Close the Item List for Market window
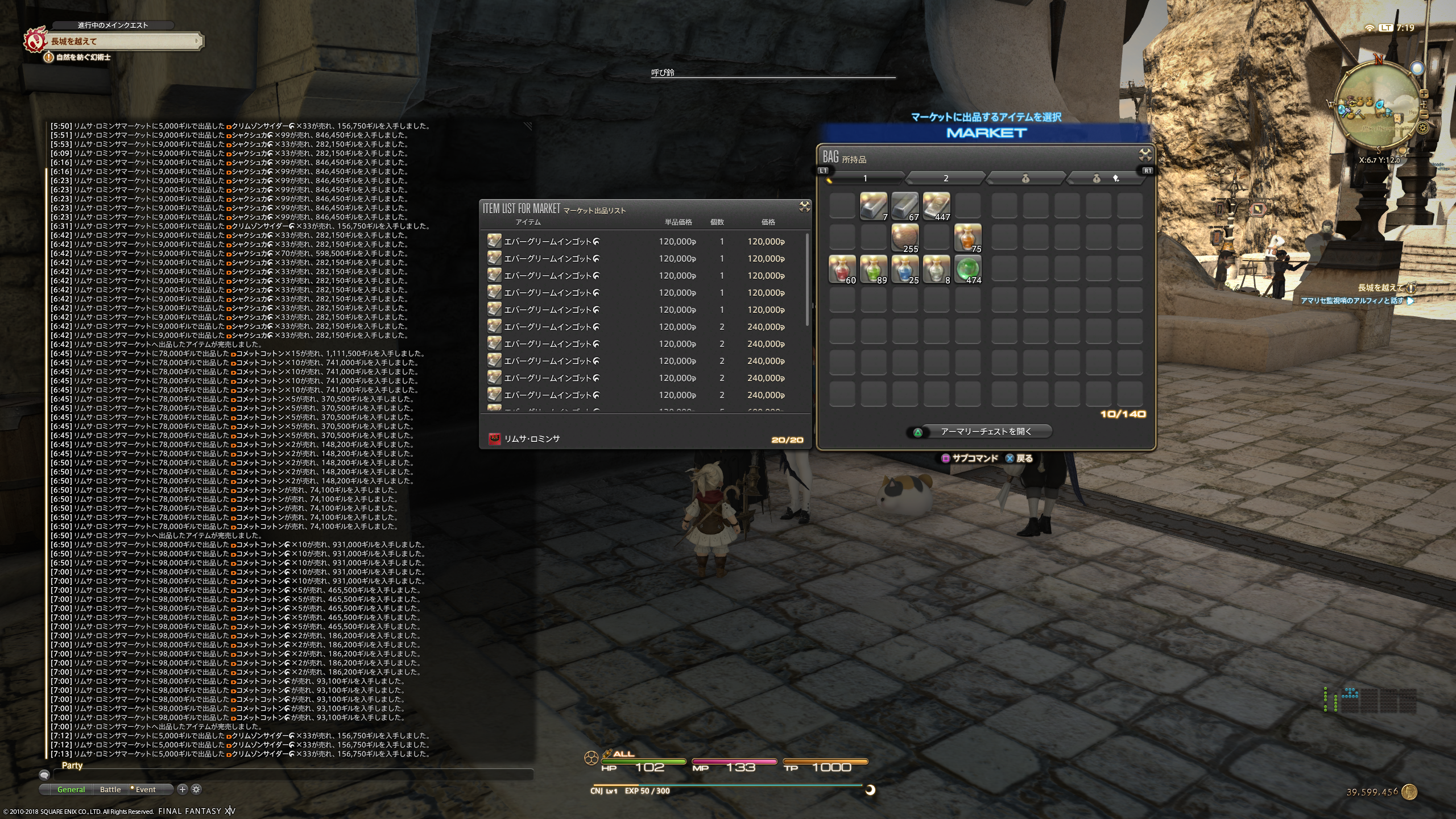1456x819 pixels. click(804, 207)
